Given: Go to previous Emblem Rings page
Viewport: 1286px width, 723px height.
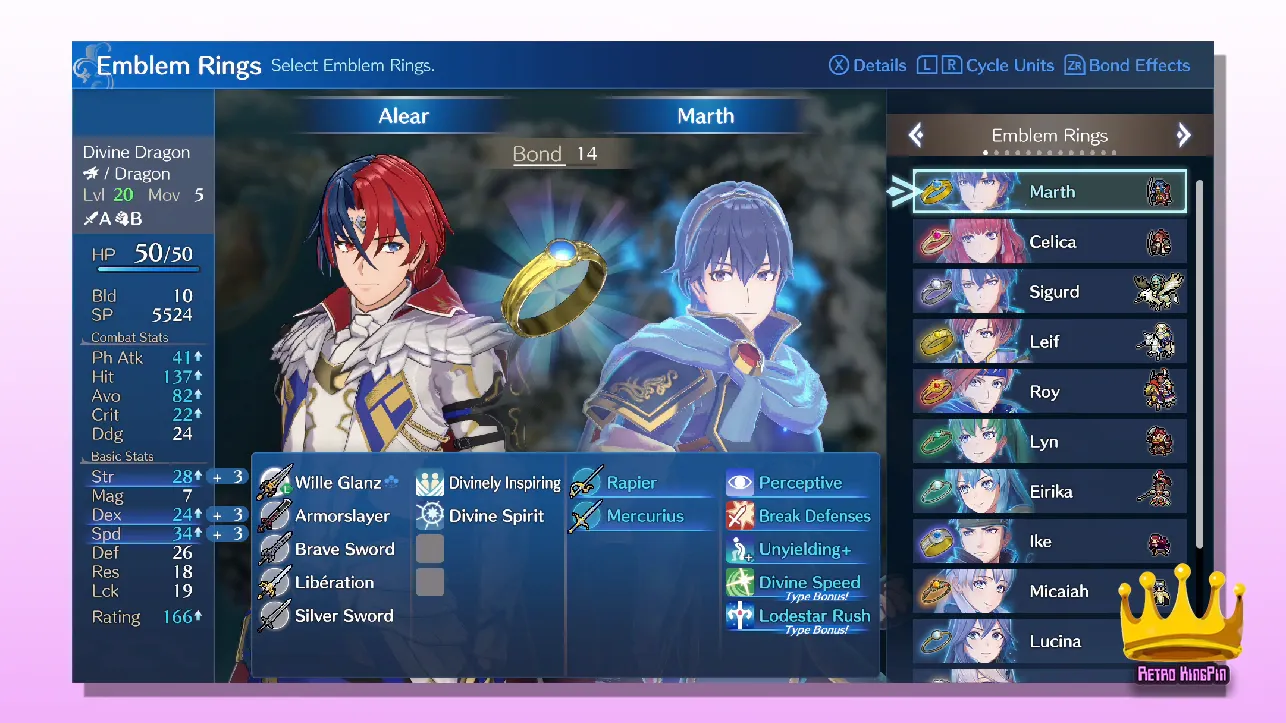Looking at the screenshot, I should coord(916,135).
